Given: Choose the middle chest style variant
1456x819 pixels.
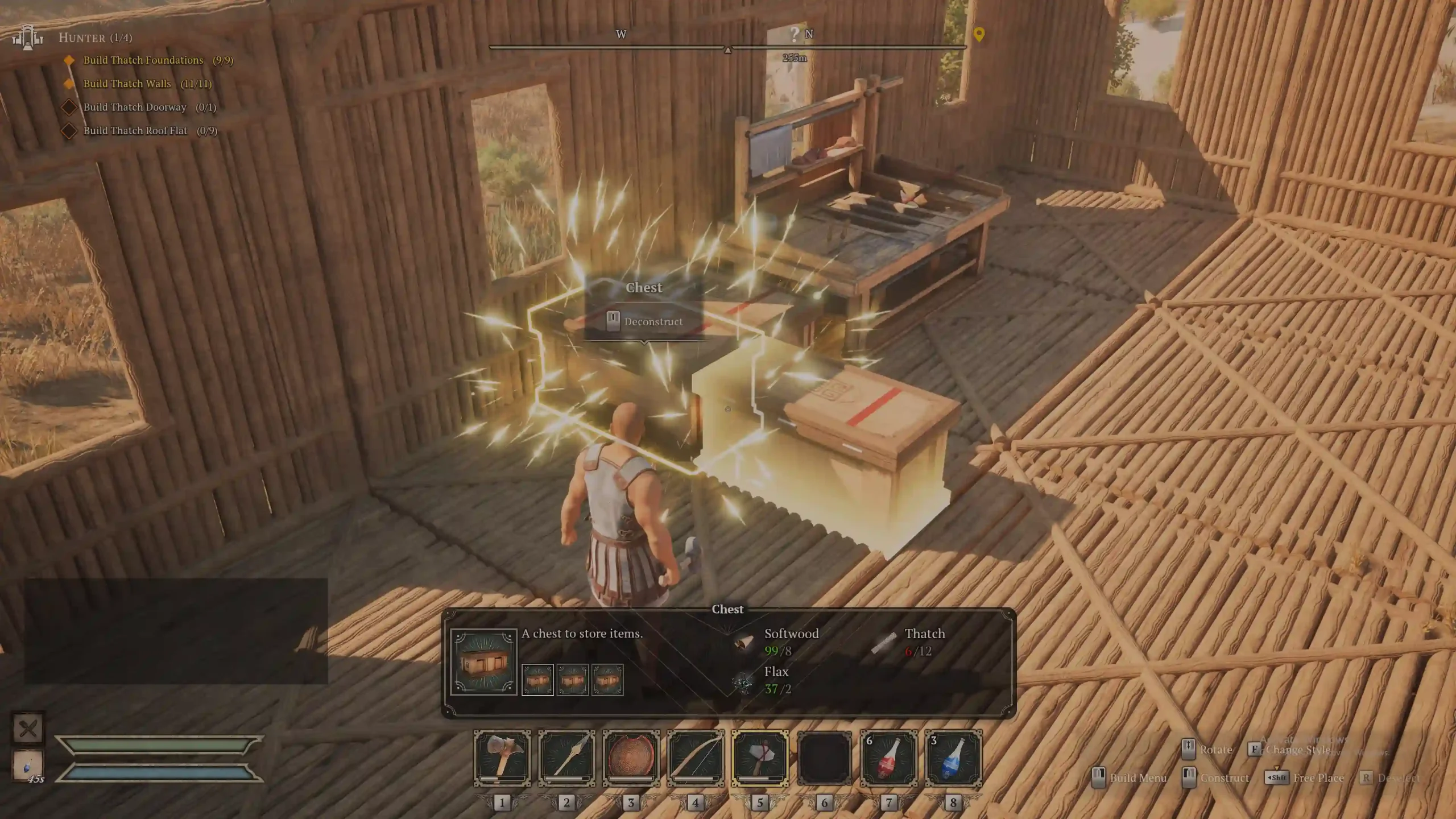Looking at the screenshot, I should point(572,680).
